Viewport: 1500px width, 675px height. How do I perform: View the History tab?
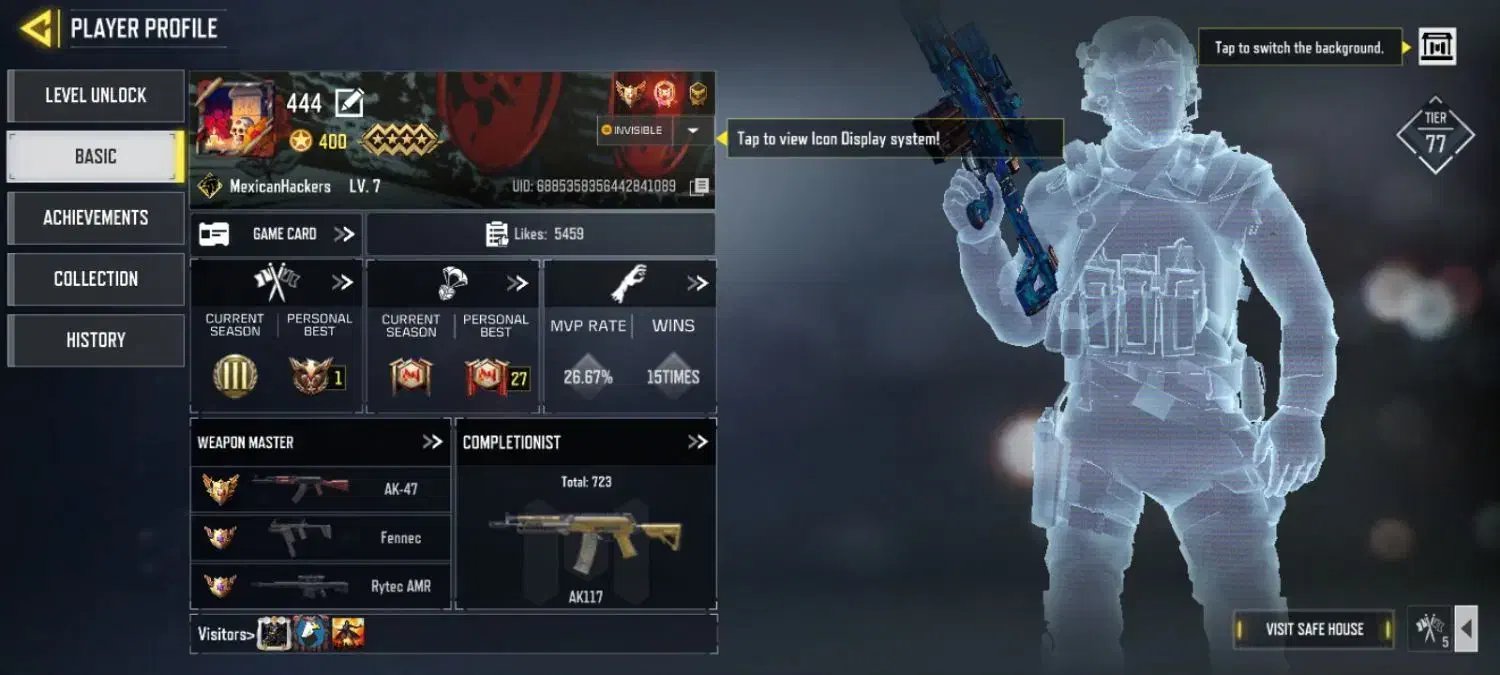click(95, 340)
